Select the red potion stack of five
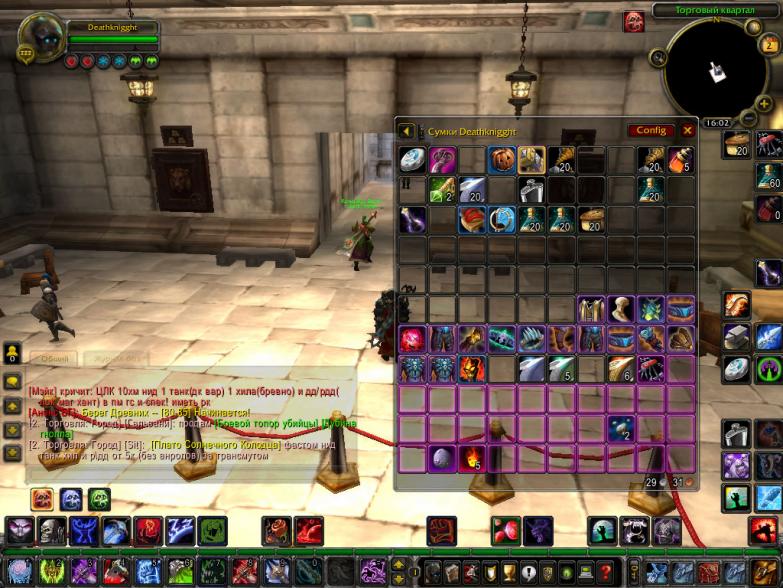The width and height of the screenshot is (783, 588). (680, 159)
